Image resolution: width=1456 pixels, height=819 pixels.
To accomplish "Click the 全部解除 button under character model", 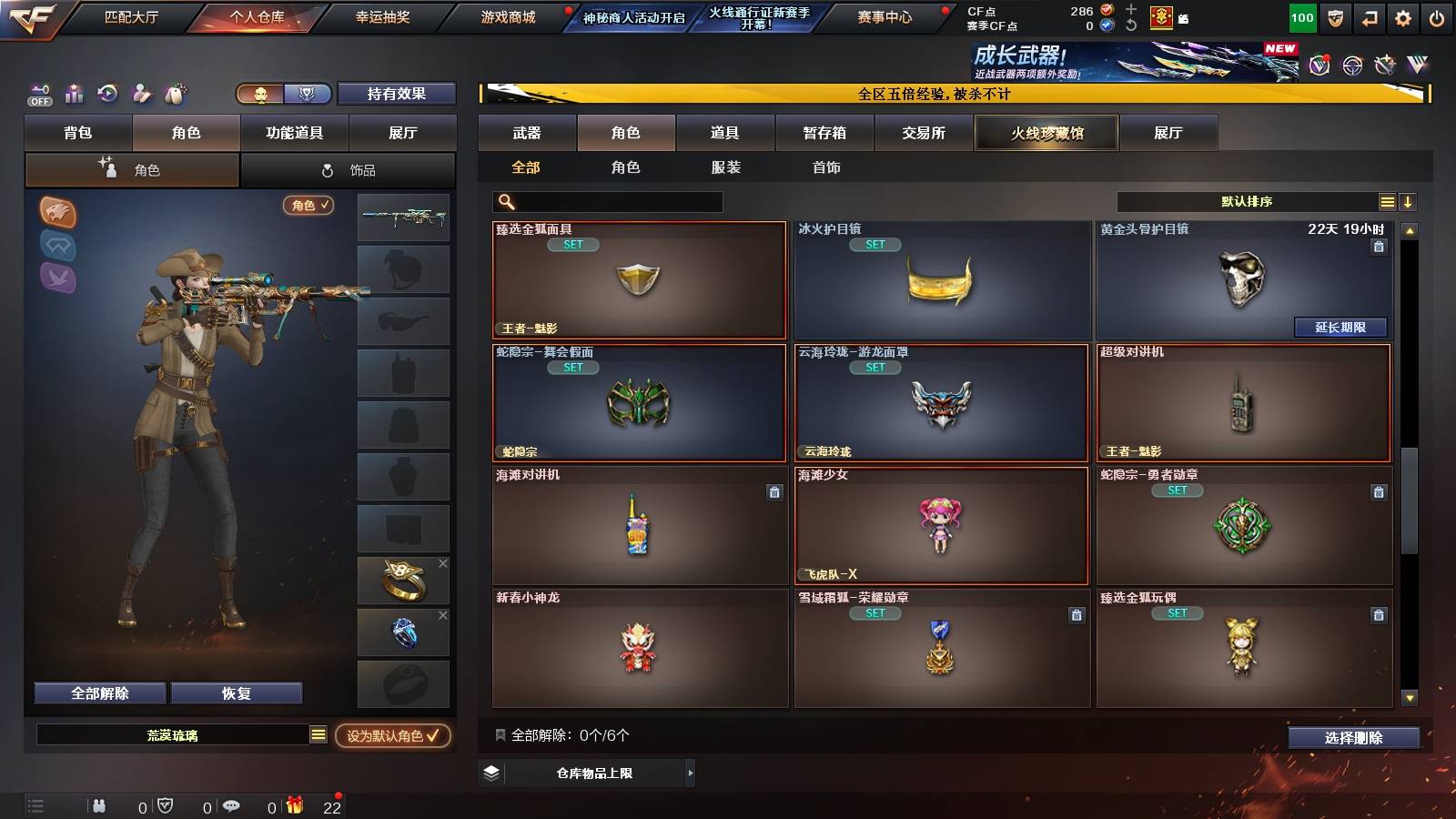I will (x=98, y=693).
